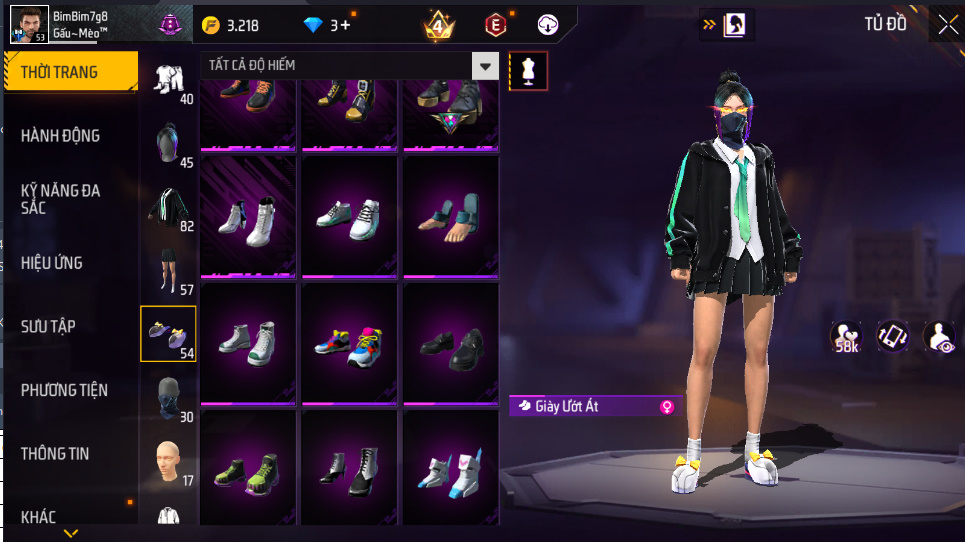Open the HIỆU ỨNG section
The width and height of the screenshot is (965, 542).
click(52, 263)
